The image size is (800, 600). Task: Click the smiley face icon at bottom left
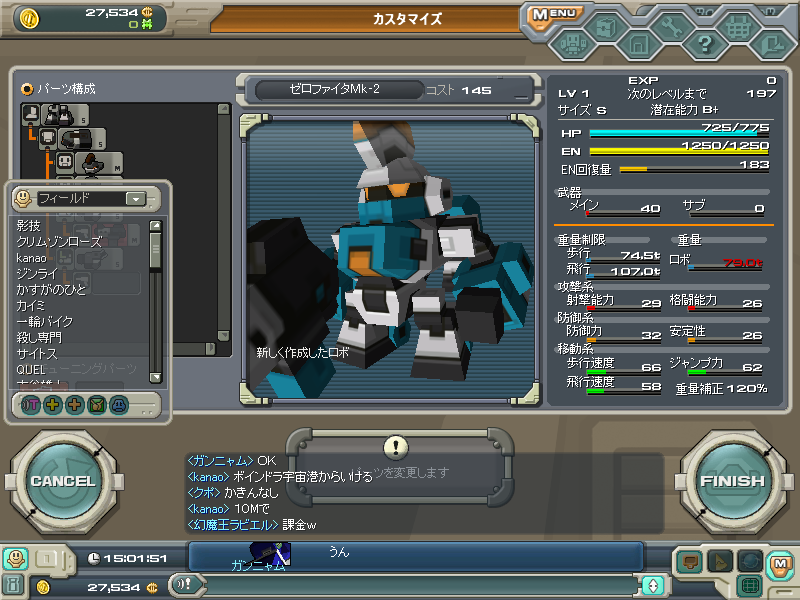15,558
